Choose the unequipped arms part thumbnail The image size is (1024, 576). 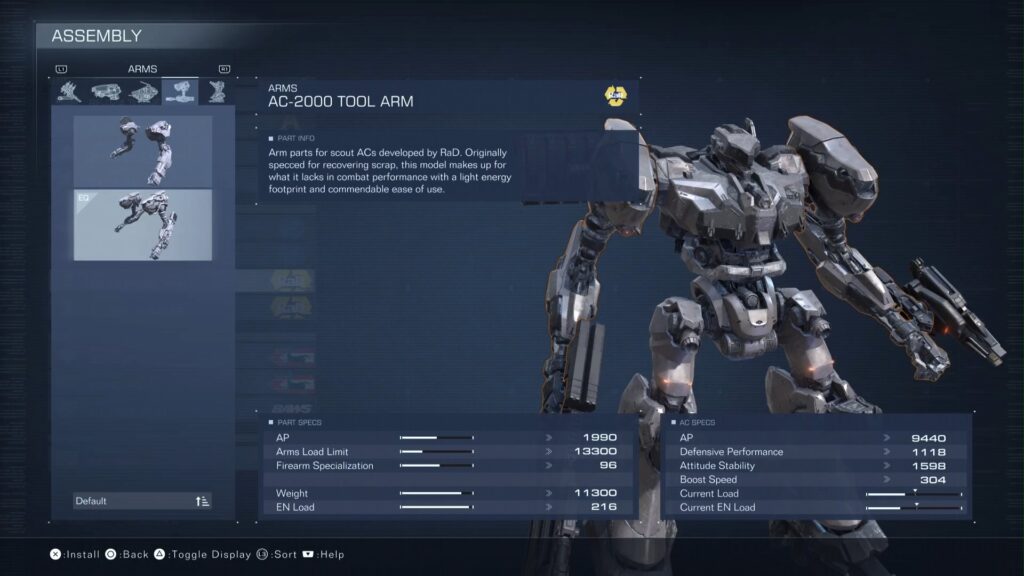click(x=143, y=150)
